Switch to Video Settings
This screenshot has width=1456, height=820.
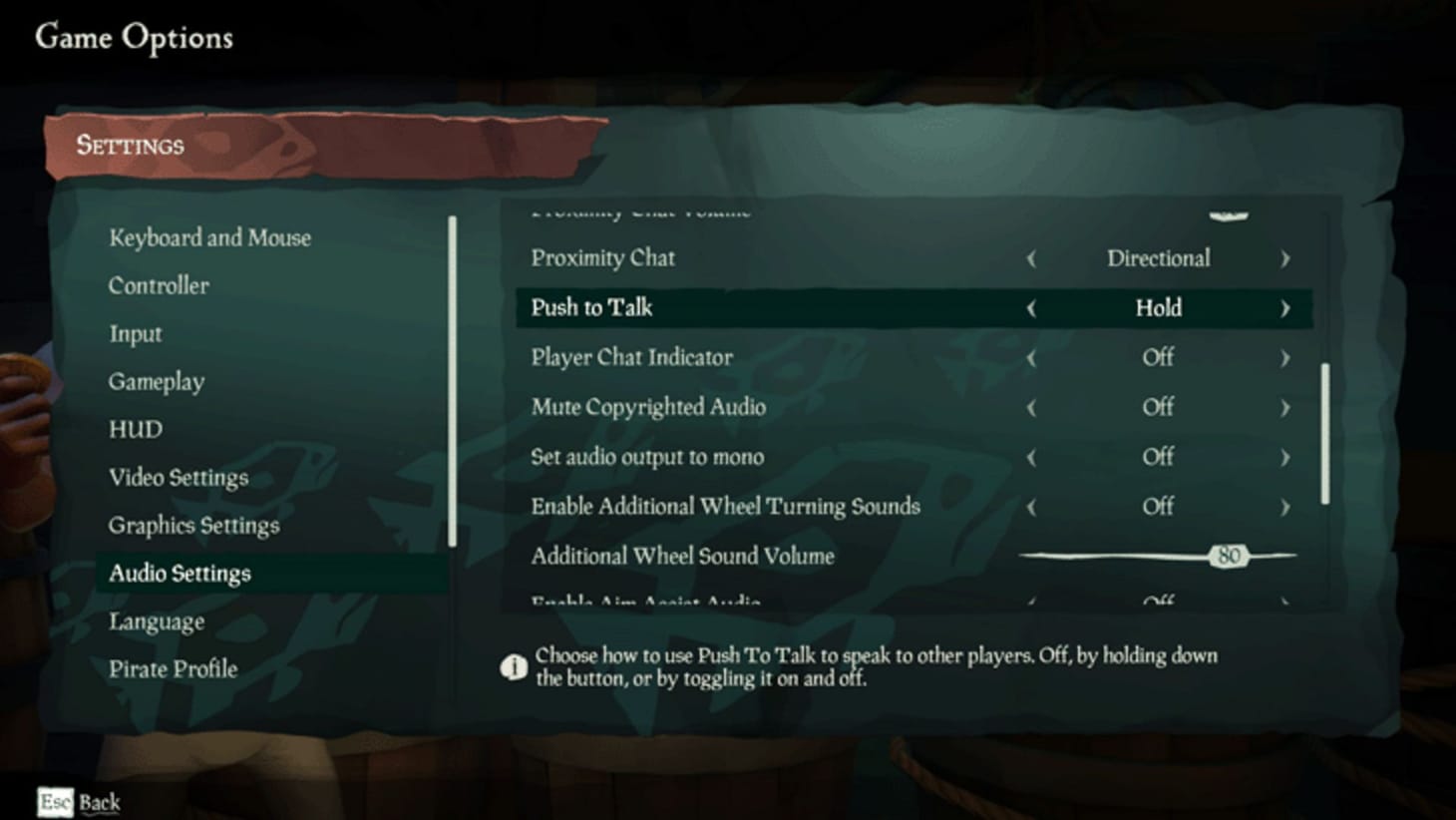179,478
